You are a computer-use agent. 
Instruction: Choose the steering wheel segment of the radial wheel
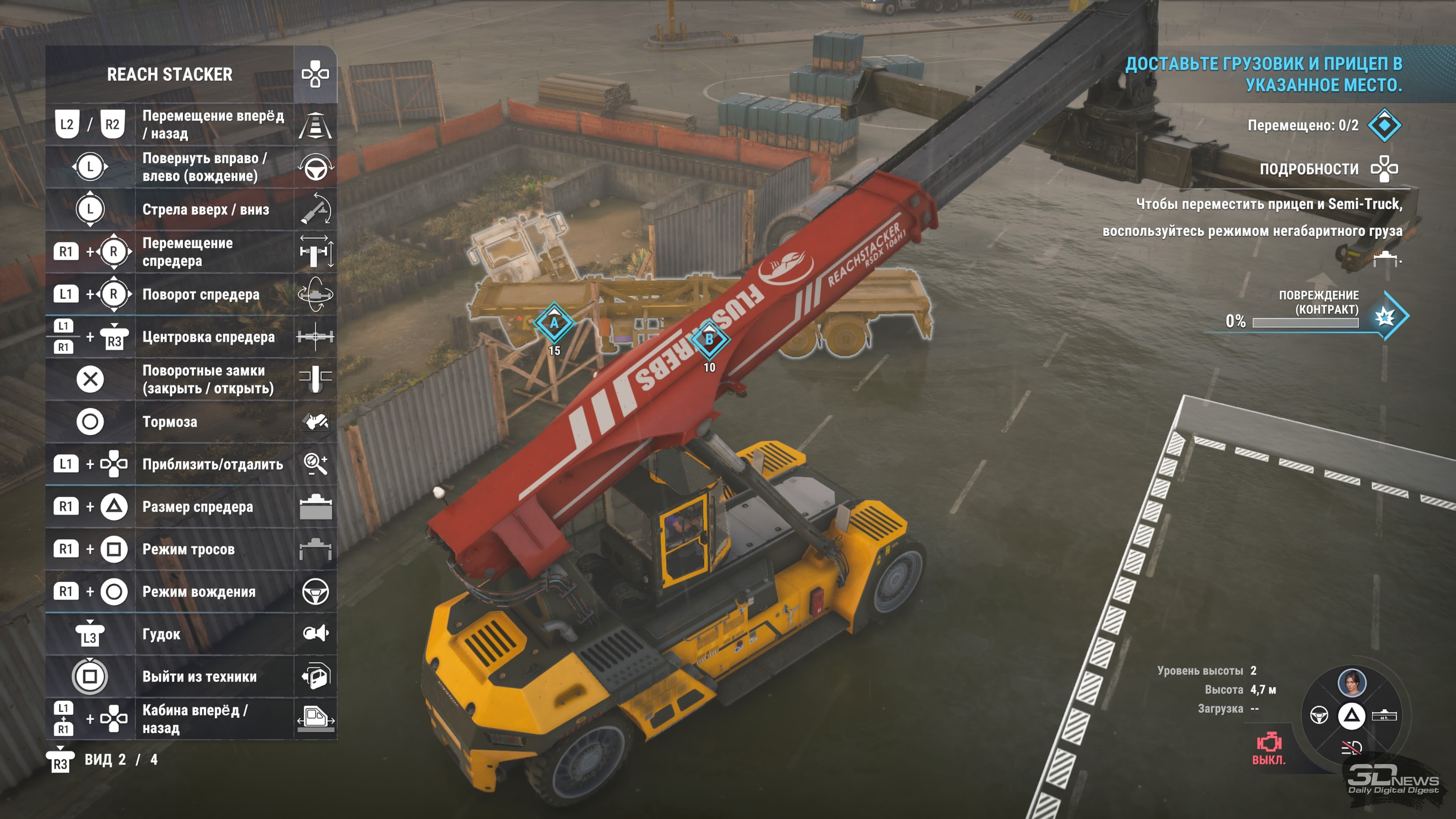1319,715
